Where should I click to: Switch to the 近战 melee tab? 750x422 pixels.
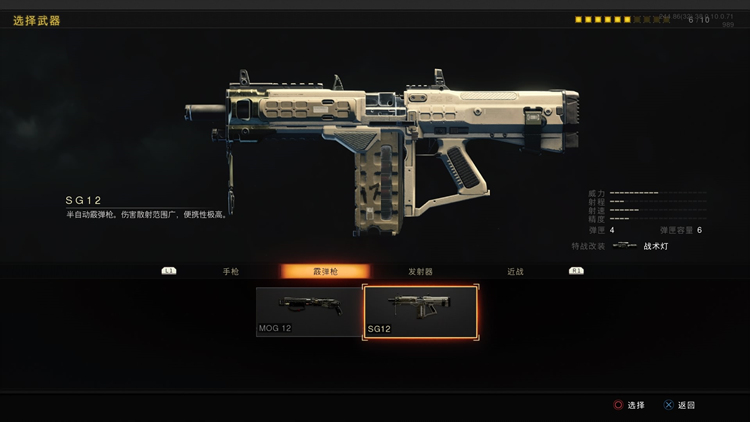tap(515, 271)
